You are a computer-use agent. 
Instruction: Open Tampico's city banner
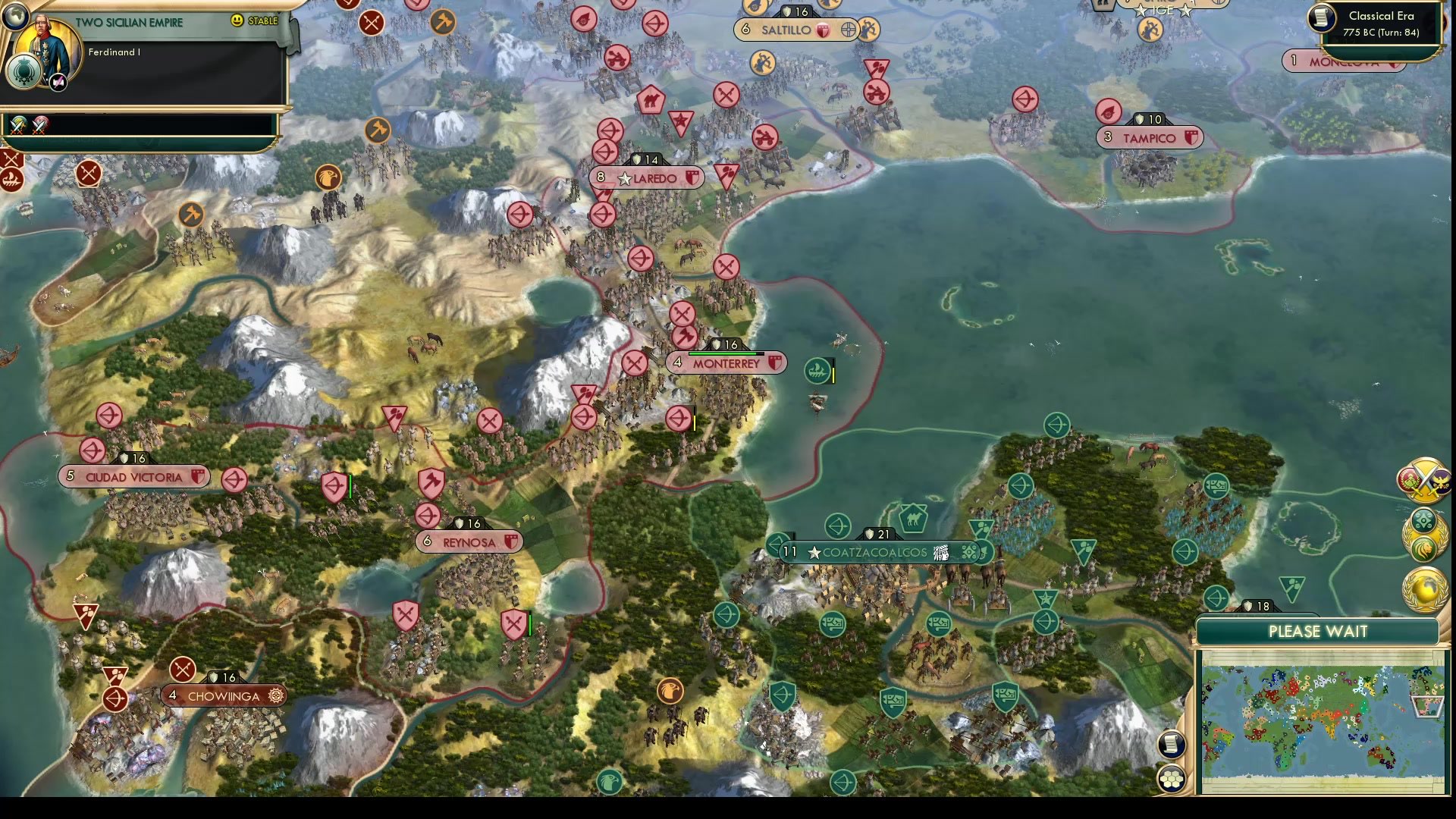click(x=1150, y=137)
